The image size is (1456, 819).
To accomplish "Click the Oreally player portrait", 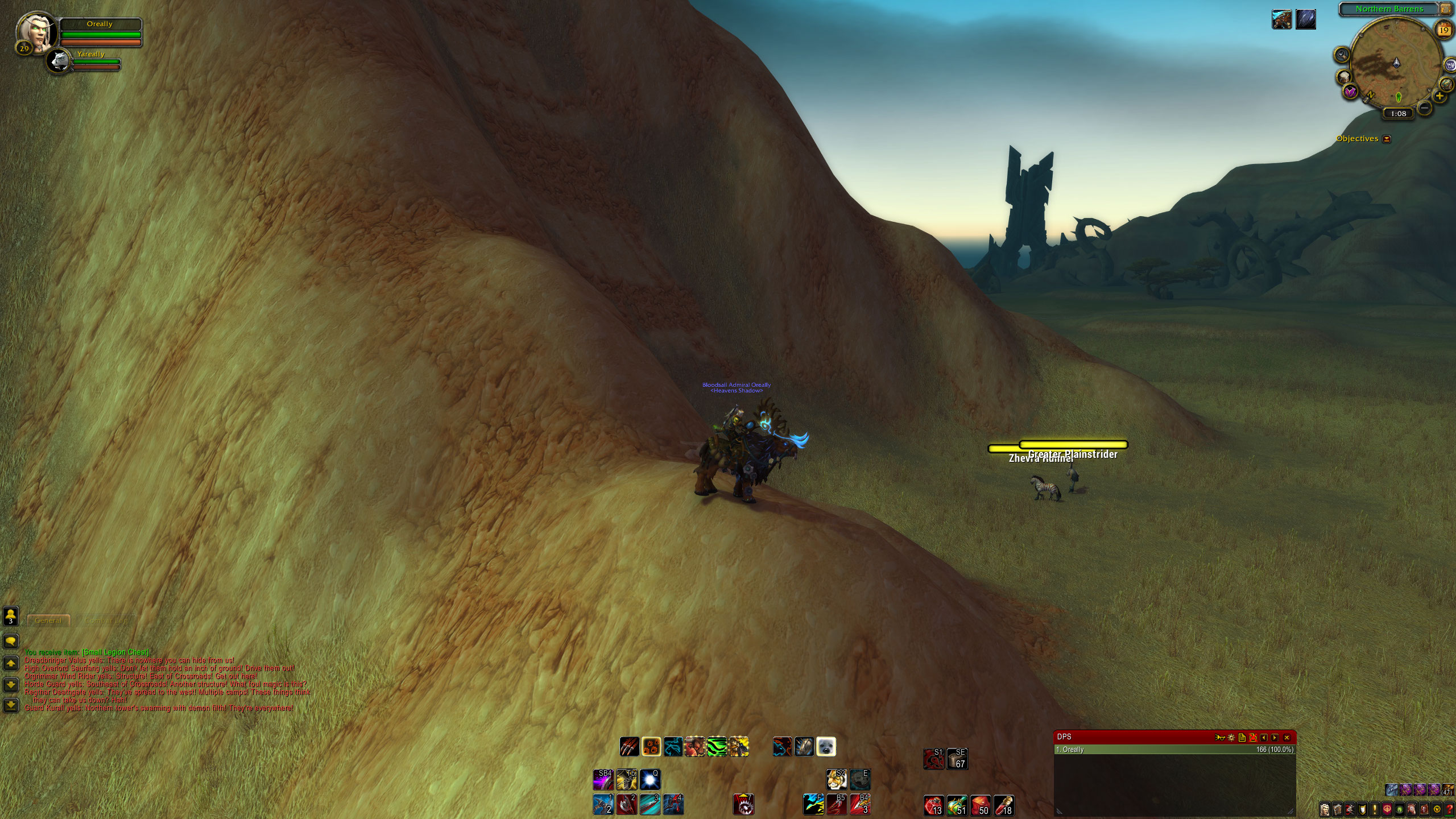I will click(38, 32).
